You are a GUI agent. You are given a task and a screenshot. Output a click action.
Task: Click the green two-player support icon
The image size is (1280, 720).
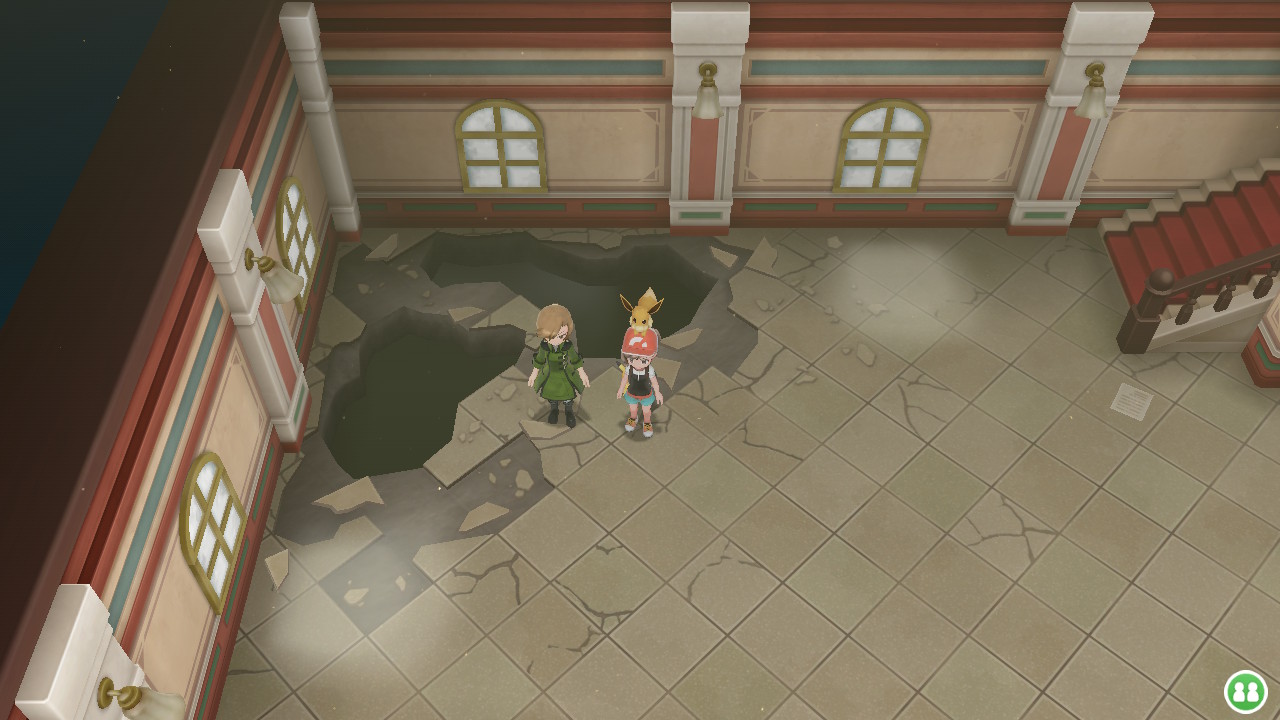[x=1245, y=691]
